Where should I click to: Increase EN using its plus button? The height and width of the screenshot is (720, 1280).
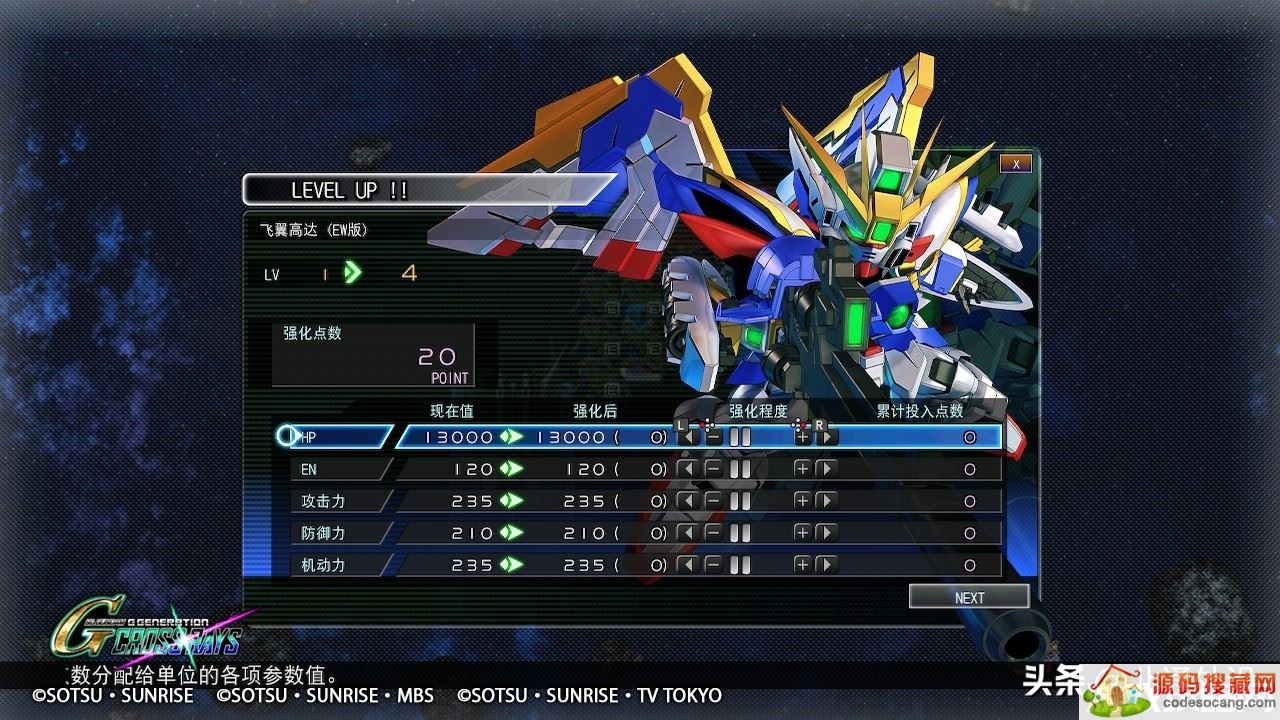(802, 469)
